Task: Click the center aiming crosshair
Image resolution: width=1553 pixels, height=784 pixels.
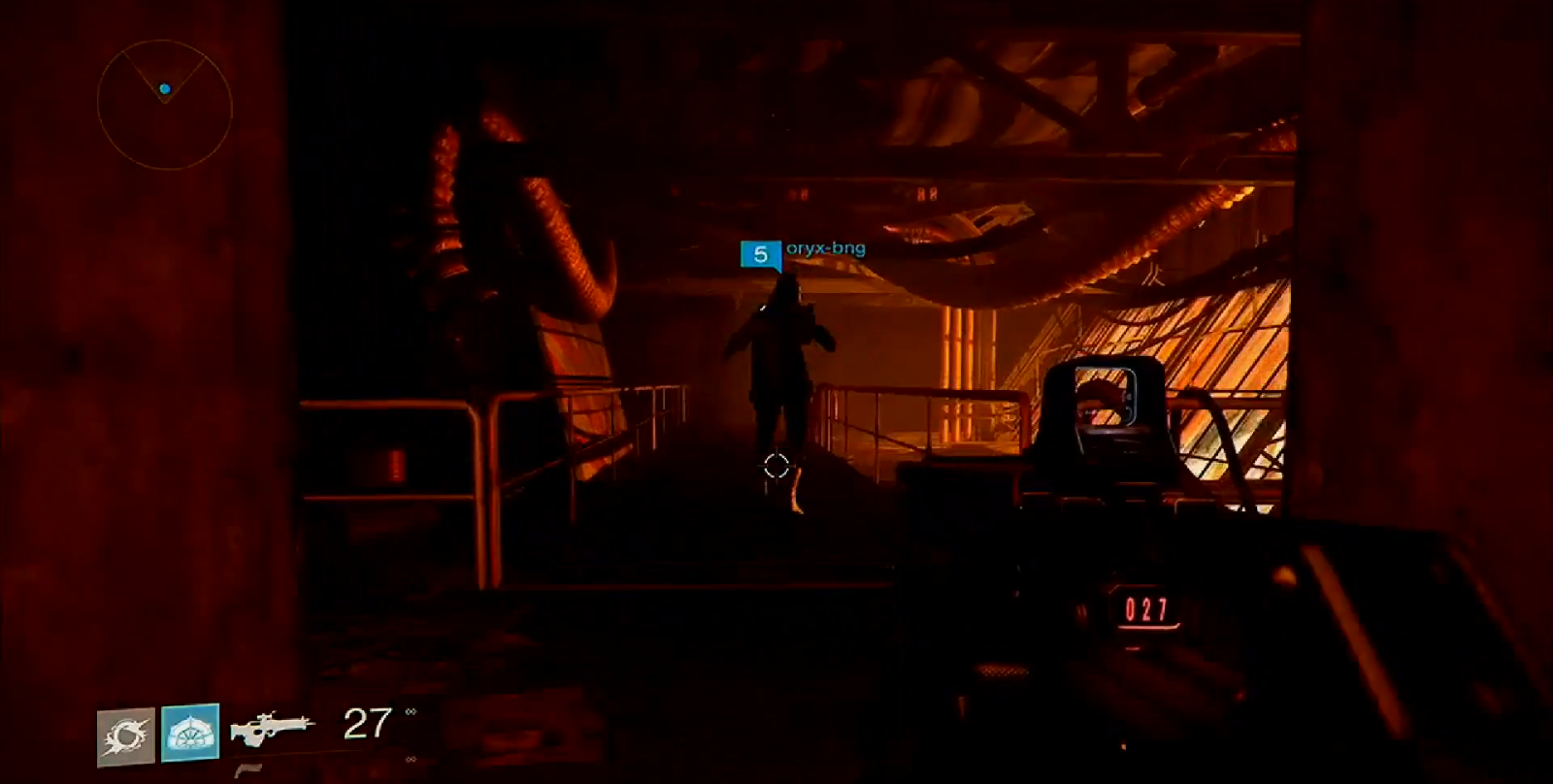Action: 776,467
